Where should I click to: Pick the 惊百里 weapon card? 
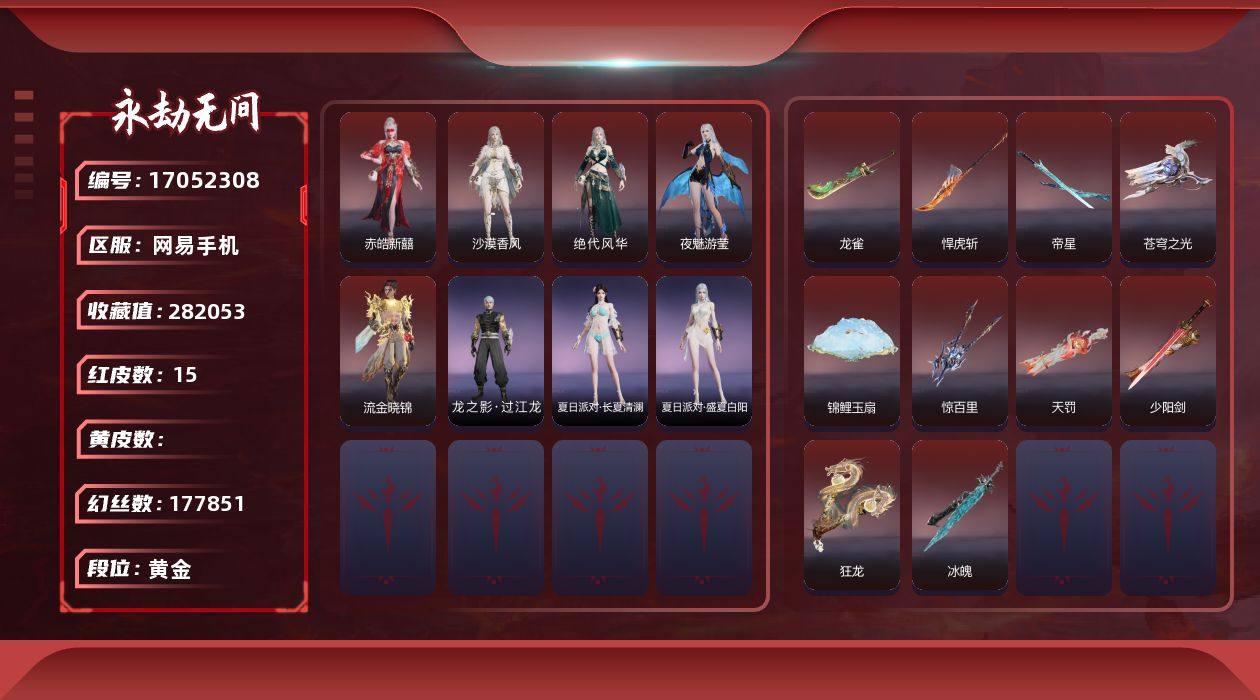point(960,350)
